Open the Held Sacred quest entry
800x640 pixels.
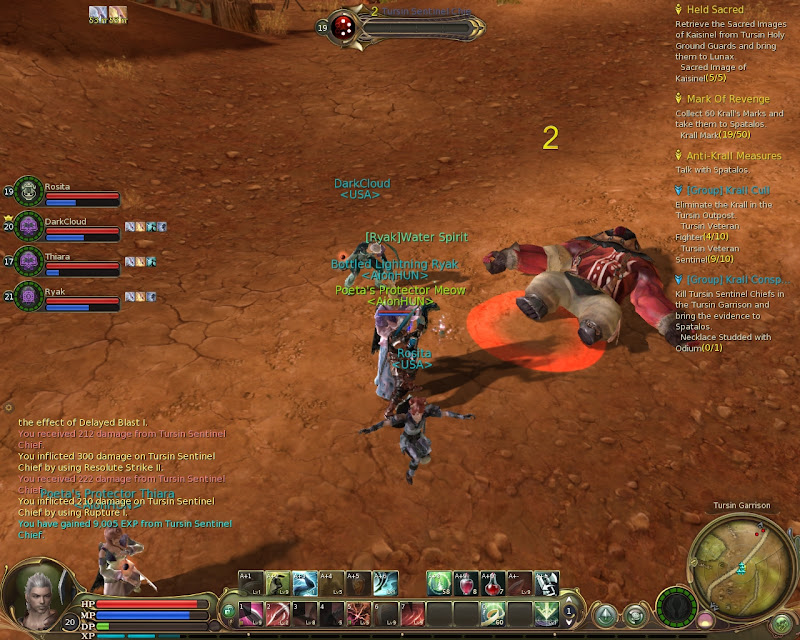pyautogui.click(x=714, y=10)
